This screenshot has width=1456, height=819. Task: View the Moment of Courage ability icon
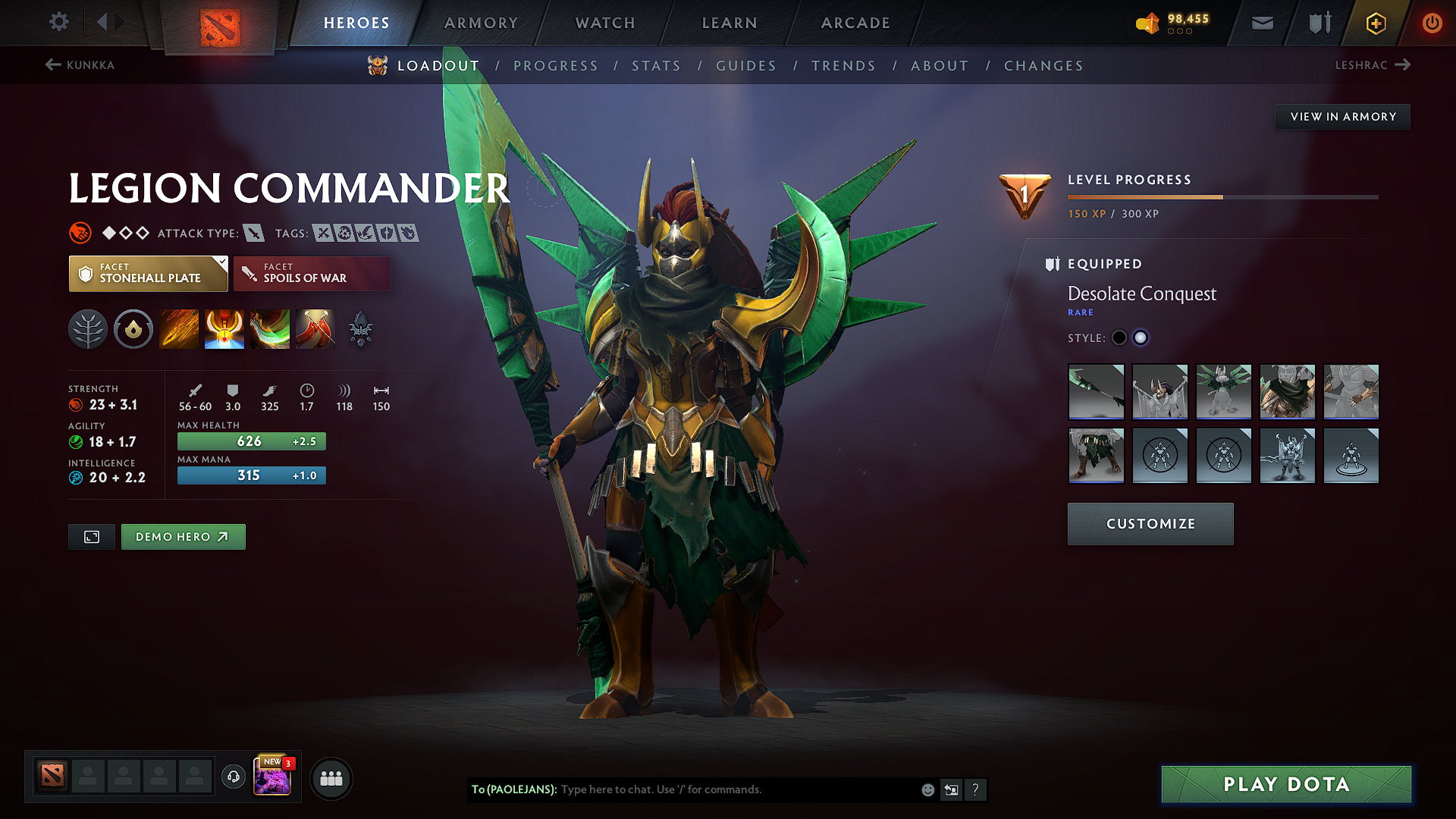[x=269, y=329]
